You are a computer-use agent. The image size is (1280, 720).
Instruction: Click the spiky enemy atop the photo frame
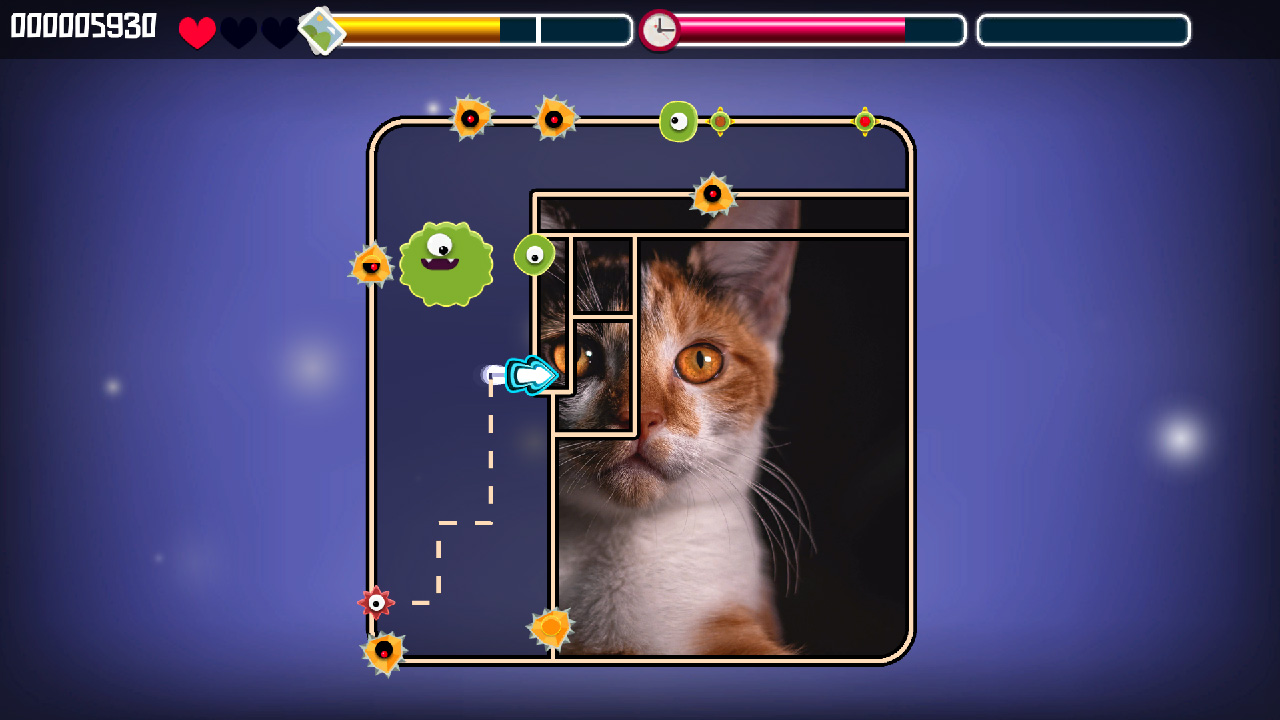pos(714,192)
